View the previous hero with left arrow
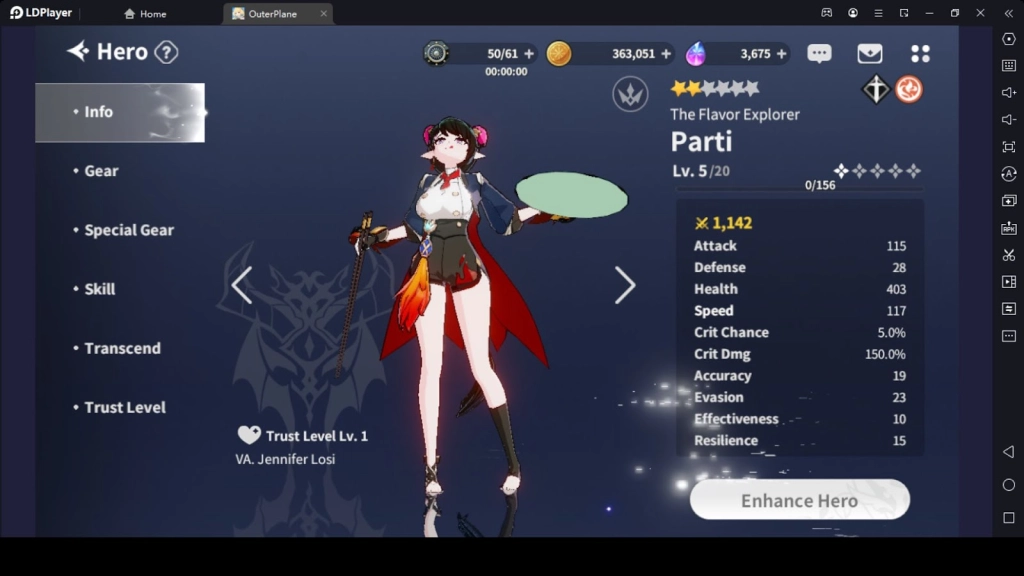The image size is (1024, 576). click(241, 285)
